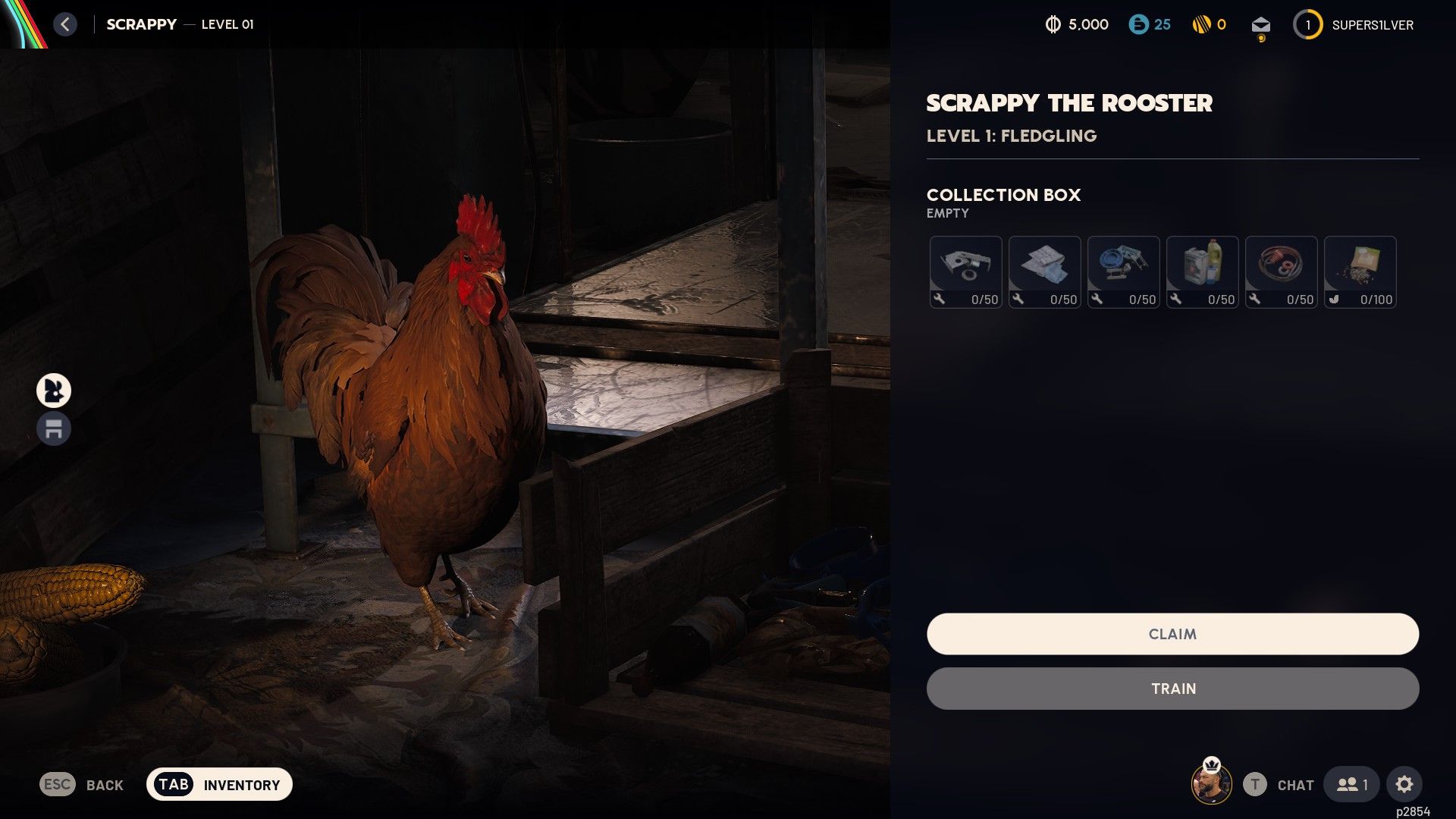Image resolution: width=1456 pixels, height=819 pixels.
Task: Select the metal parts collection slot
Action: (x=965, y=271)
